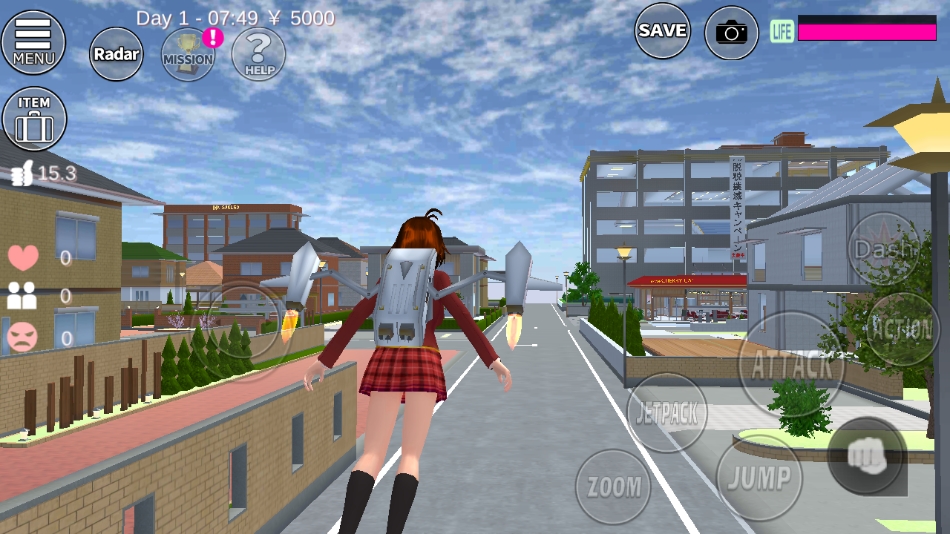
Task: Open the Mission trophy panel
Action: pyautogui.click(x=188, y=54)
